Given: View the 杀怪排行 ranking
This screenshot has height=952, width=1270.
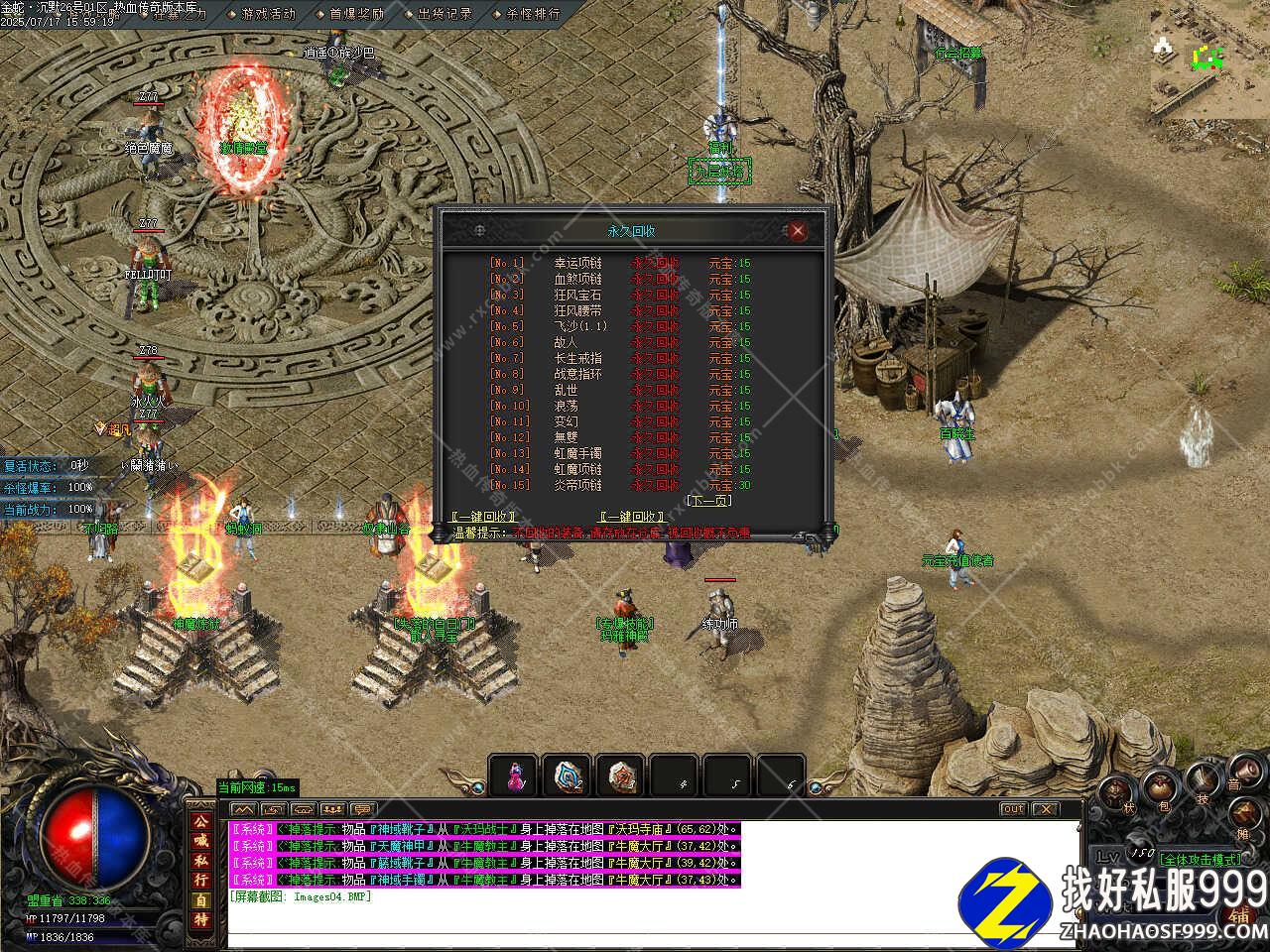Looking at the screenshot, I should point(533,14).
